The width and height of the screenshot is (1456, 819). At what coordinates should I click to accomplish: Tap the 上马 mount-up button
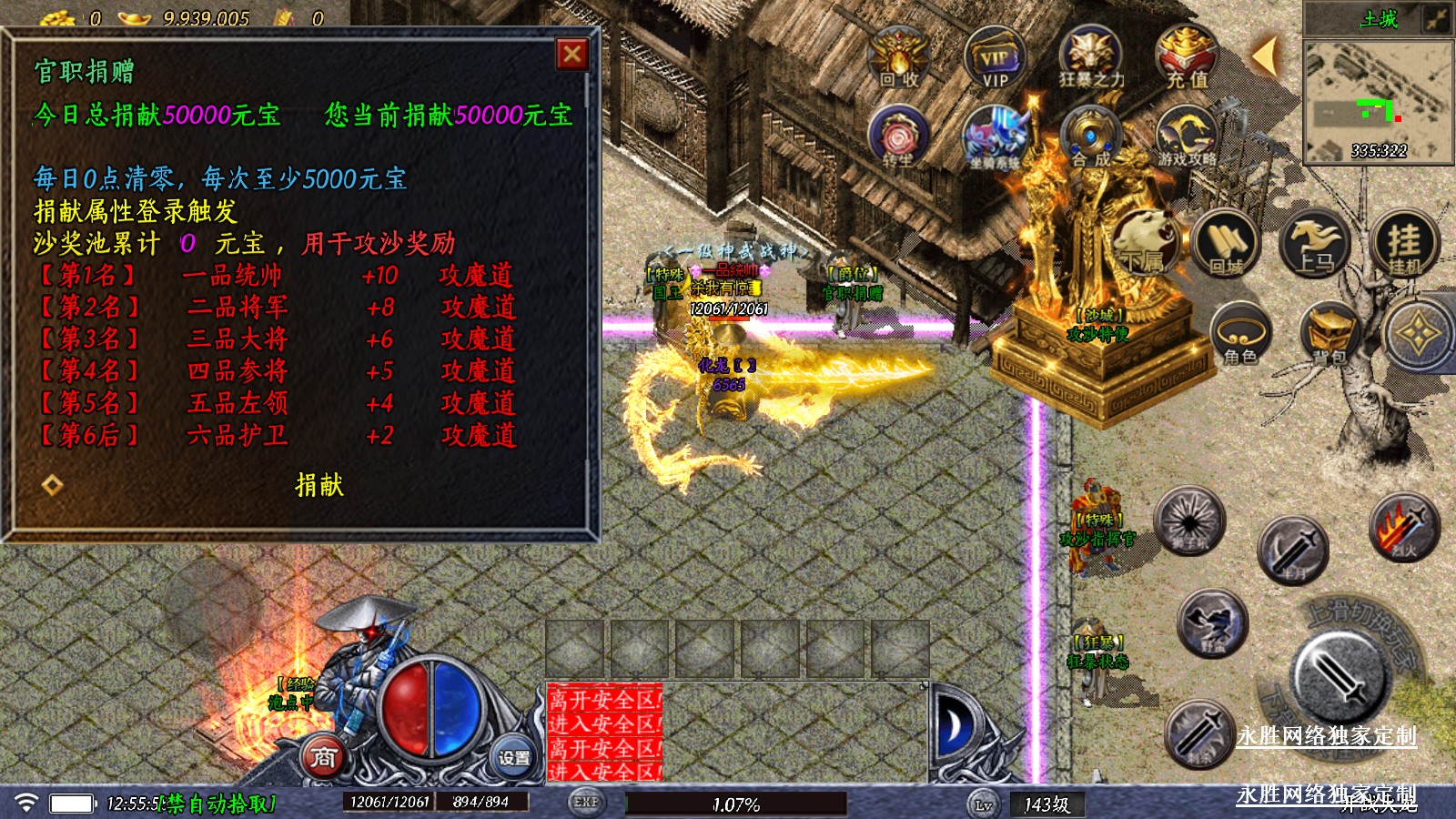[1315, 243]
